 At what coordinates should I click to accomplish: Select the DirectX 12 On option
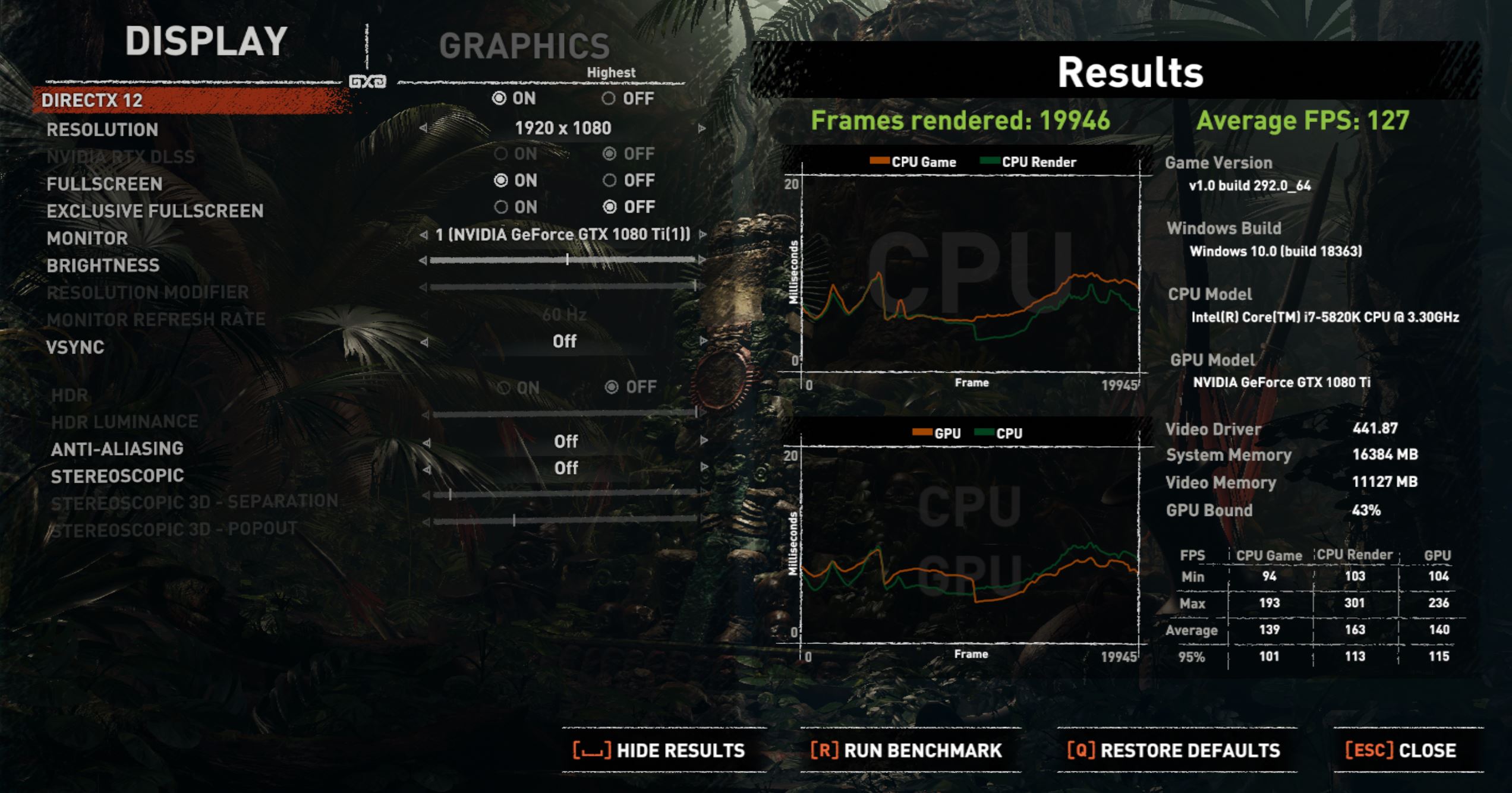pos(499,99)
